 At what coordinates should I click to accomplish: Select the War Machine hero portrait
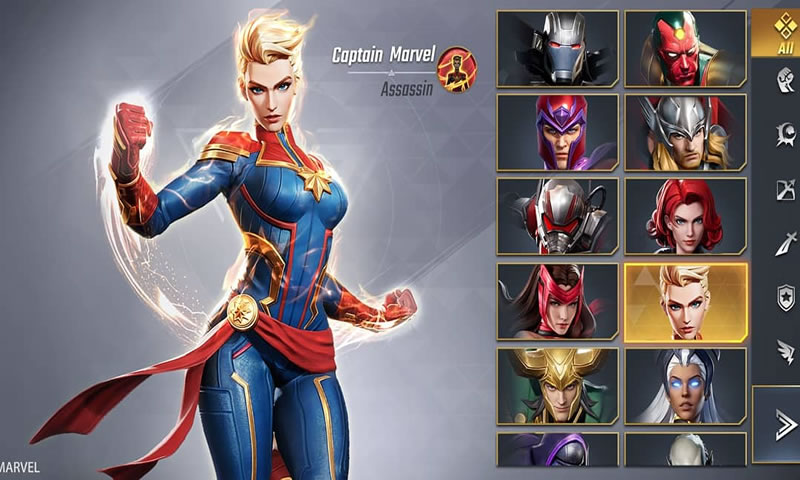pyautogui.click(x=557, y=48)
